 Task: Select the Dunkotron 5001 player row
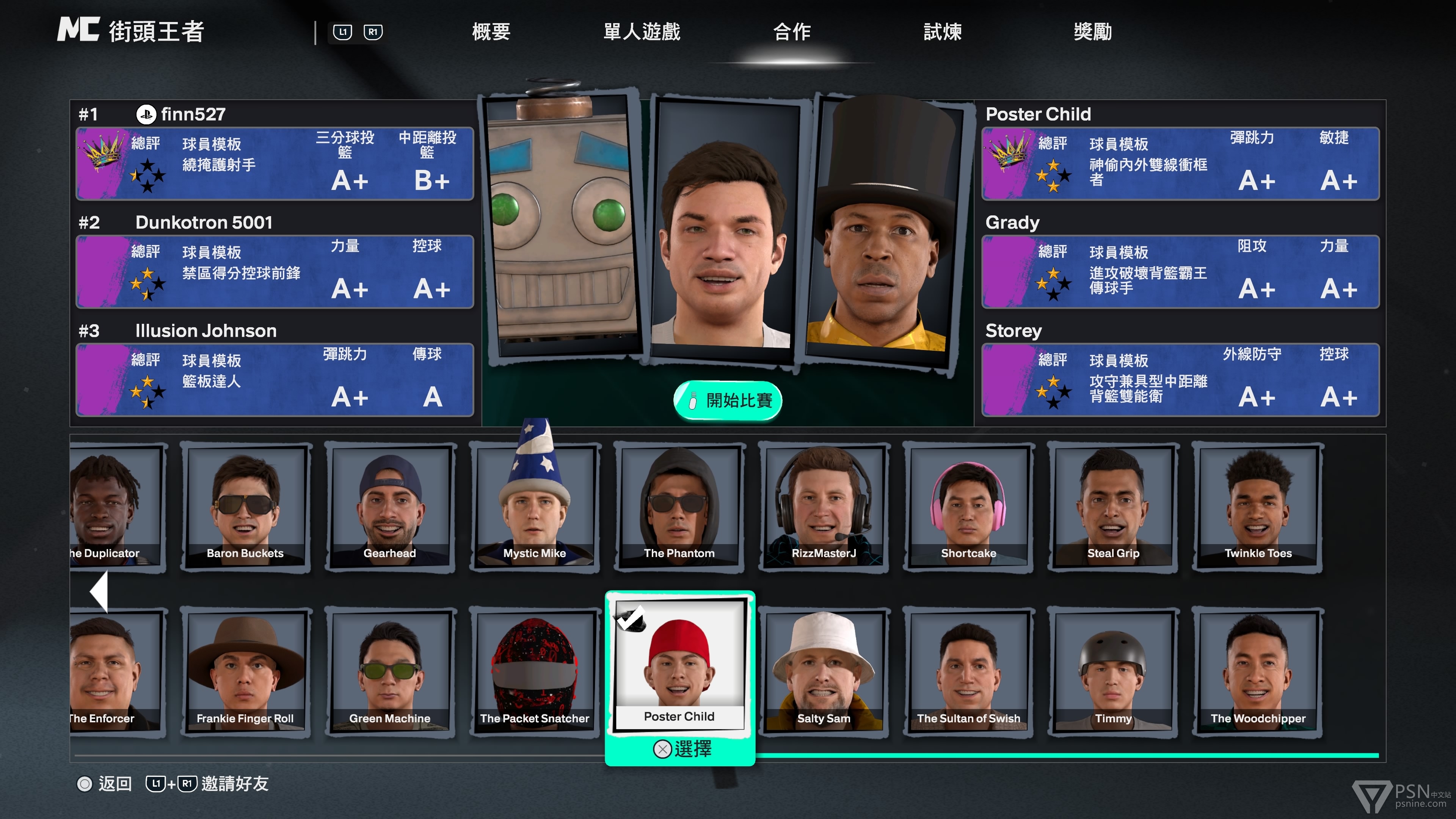pyautogui.click(x=275, y=271)
